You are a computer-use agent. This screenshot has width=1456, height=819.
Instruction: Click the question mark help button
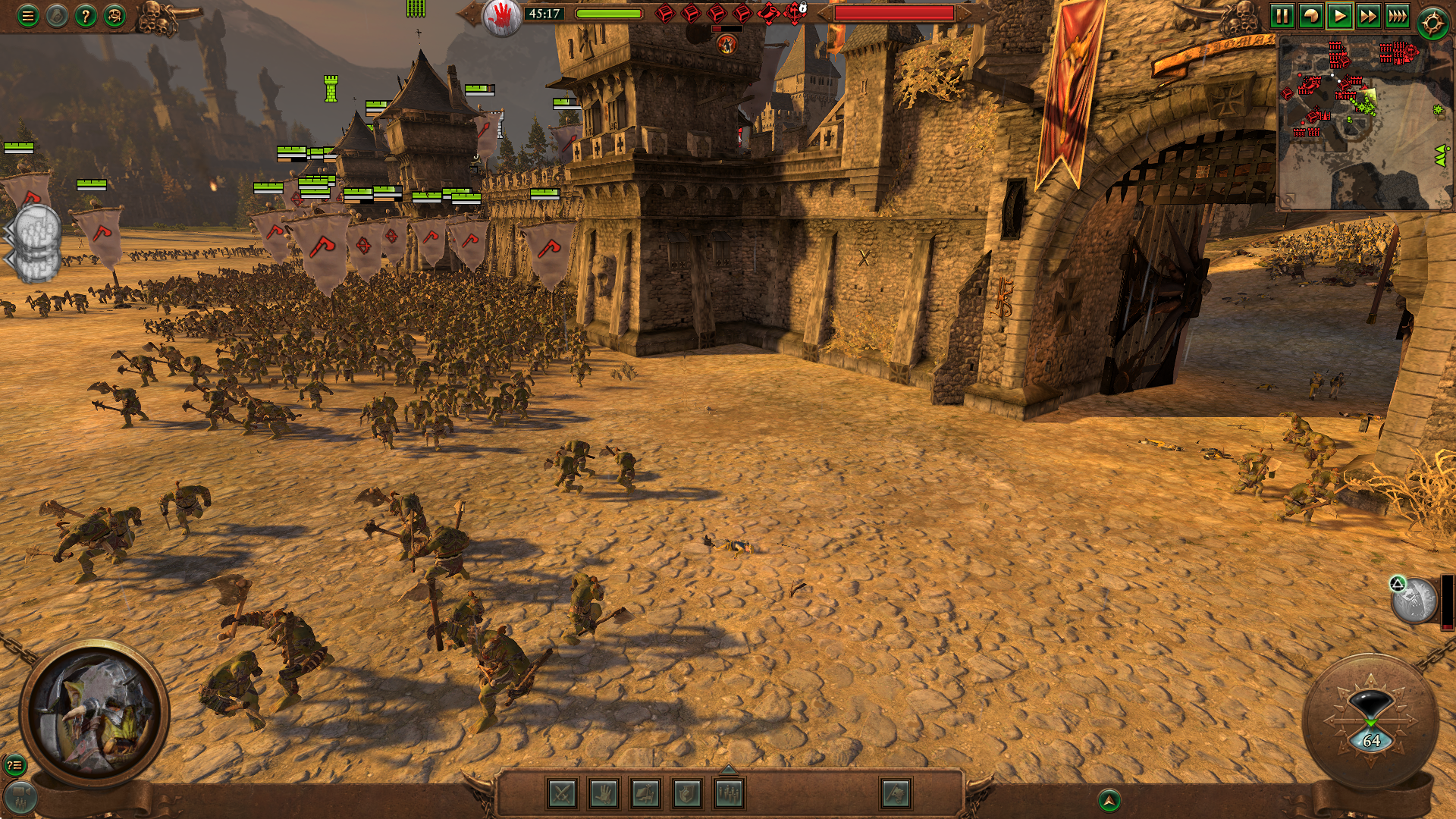(86, 16)
